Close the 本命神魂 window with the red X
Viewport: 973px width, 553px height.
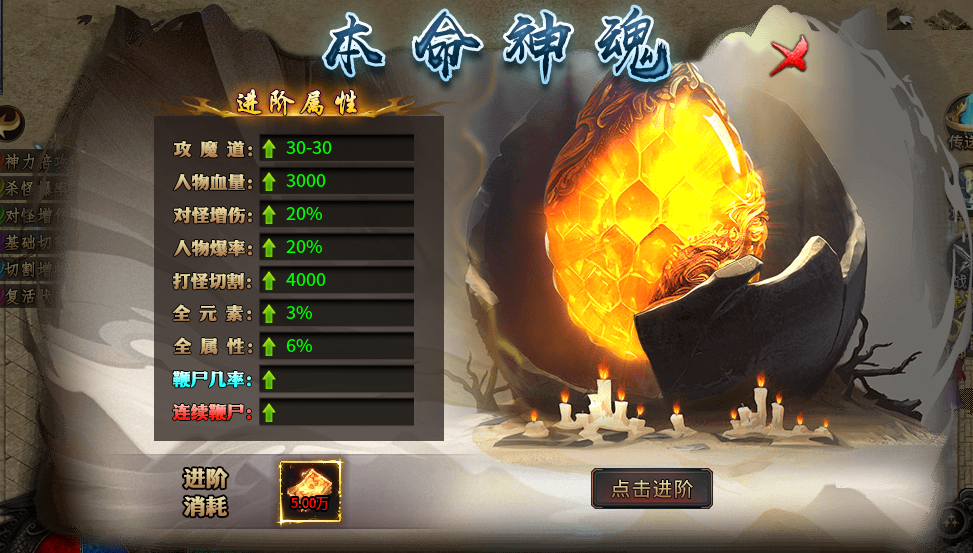[x=789, y=57]
